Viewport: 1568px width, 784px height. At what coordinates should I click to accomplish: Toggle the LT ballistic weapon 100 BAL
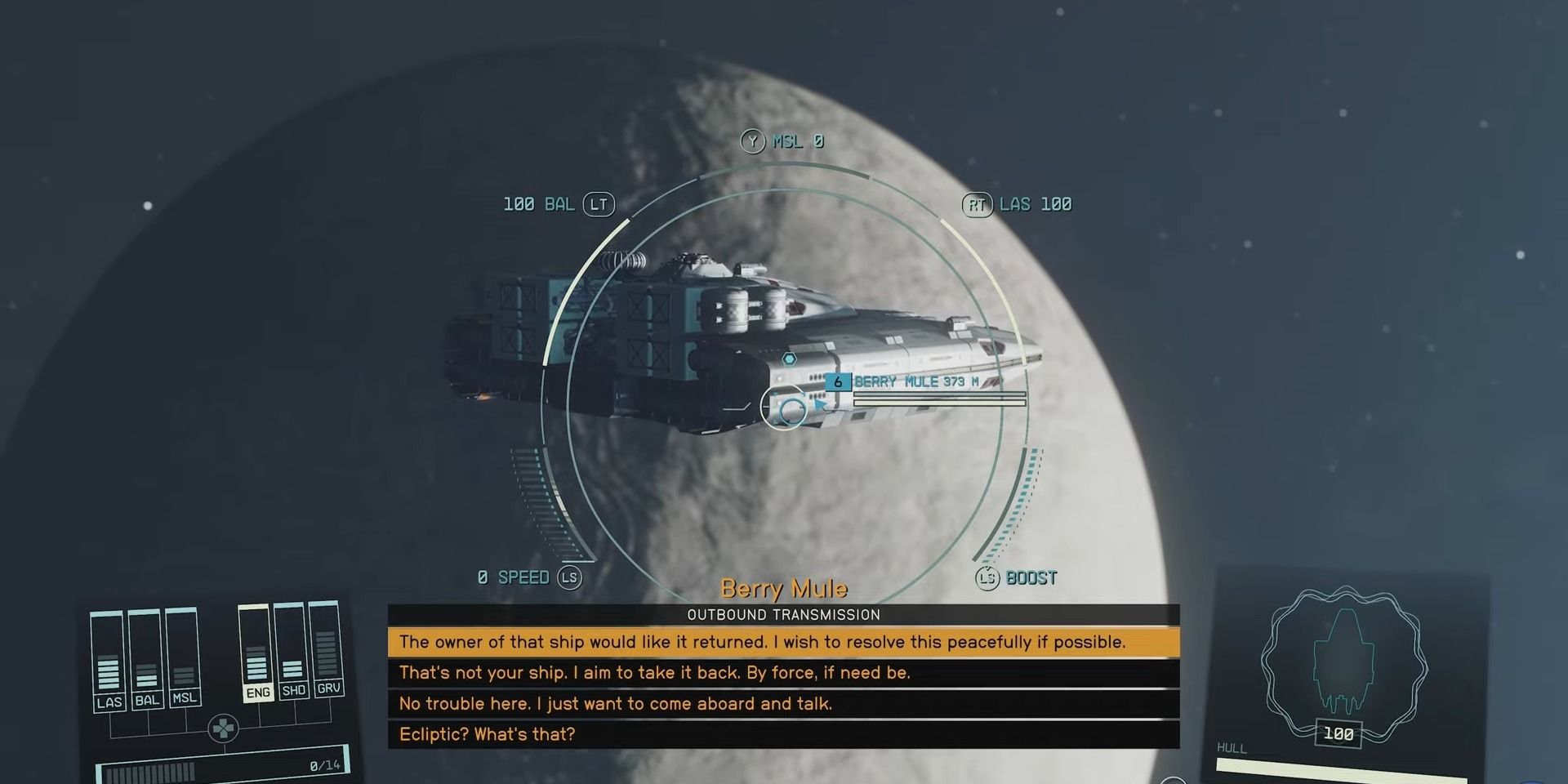pos(553,204)
